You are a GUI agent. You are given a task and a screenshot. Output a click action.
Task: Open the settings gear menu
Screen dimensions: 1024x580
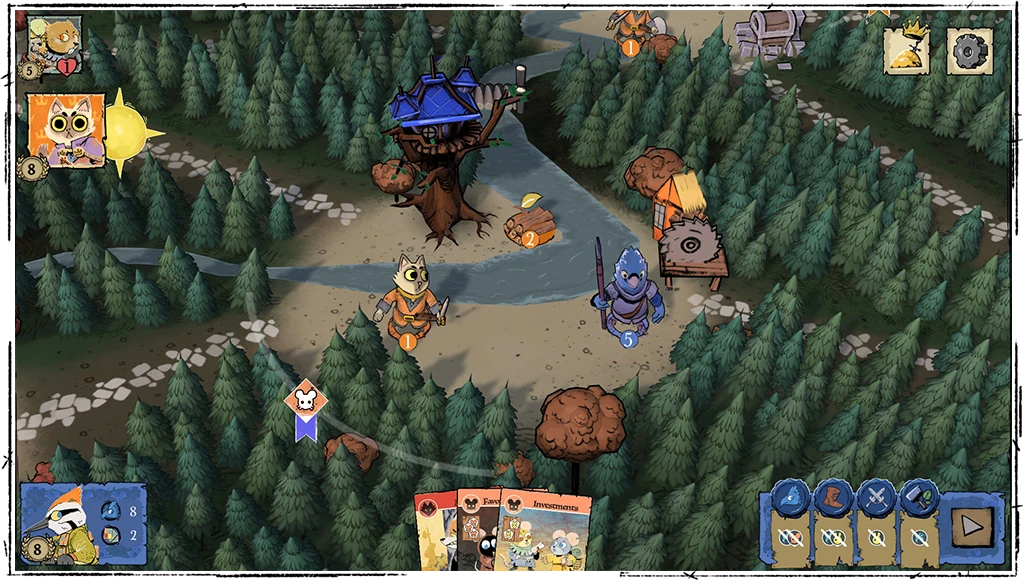(x=969, y=50)
